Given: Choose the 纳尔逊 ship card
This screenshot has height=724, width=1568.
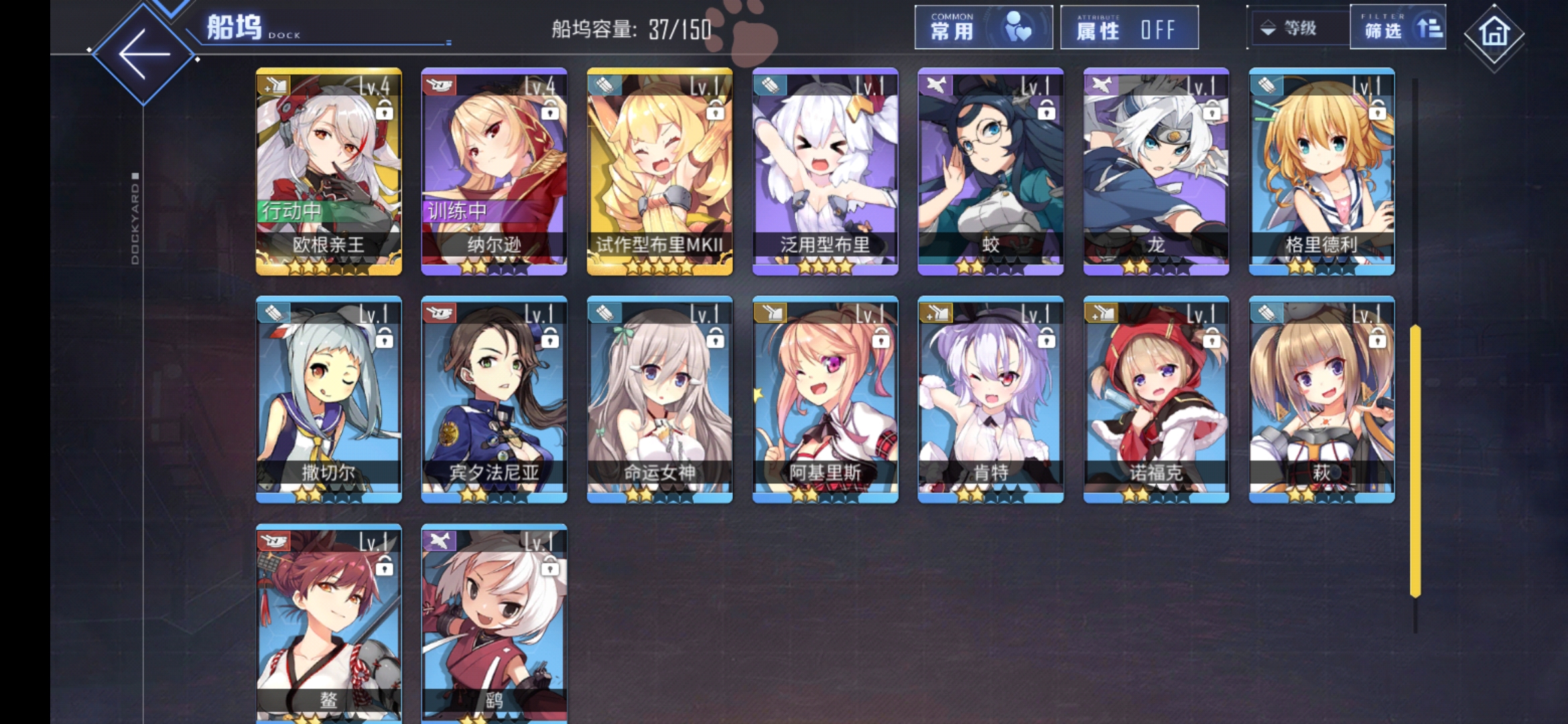Looking at the screenshot, I should pos(495,171).
